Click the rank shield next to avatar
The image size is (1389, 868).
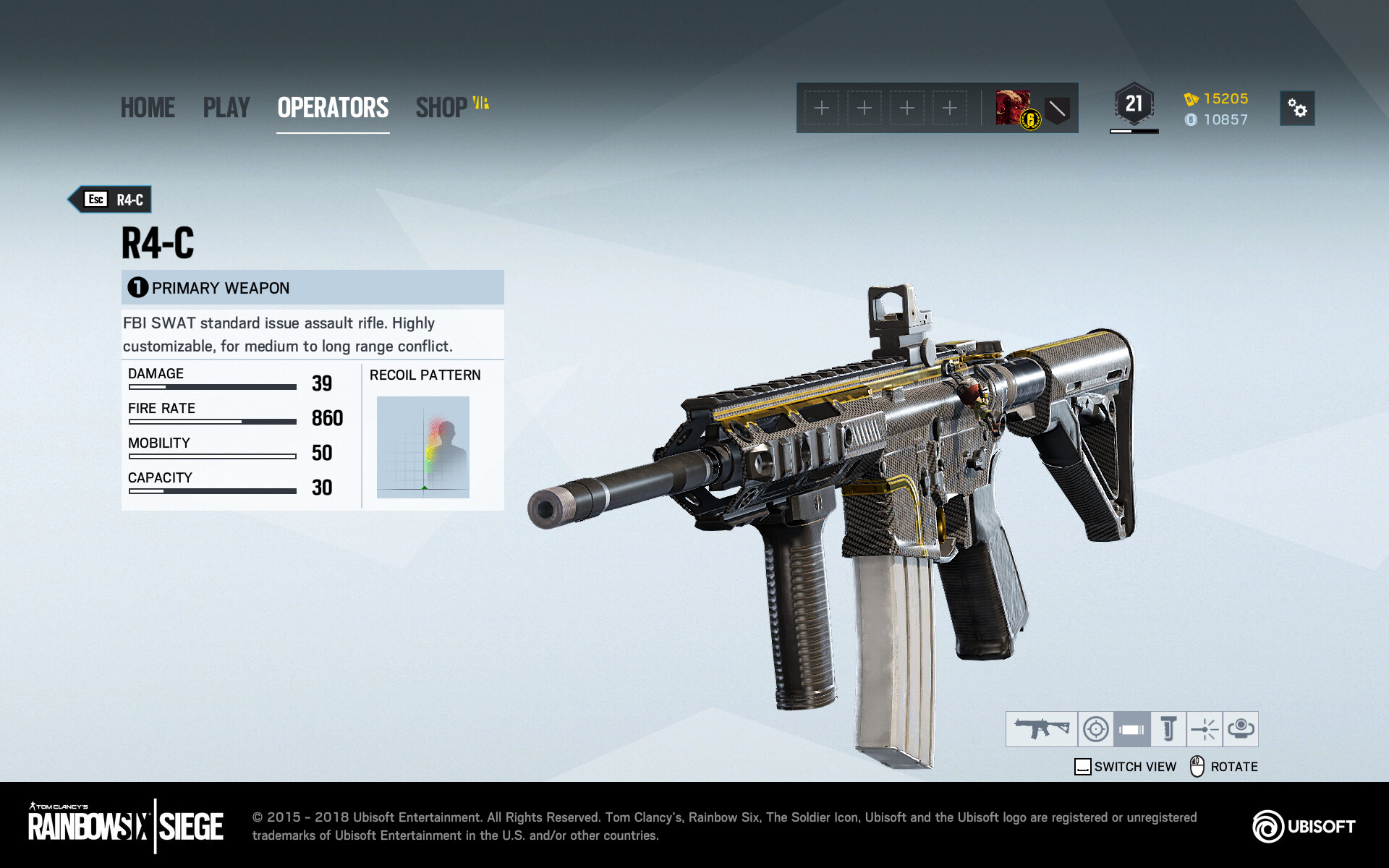click(1057, 109)
